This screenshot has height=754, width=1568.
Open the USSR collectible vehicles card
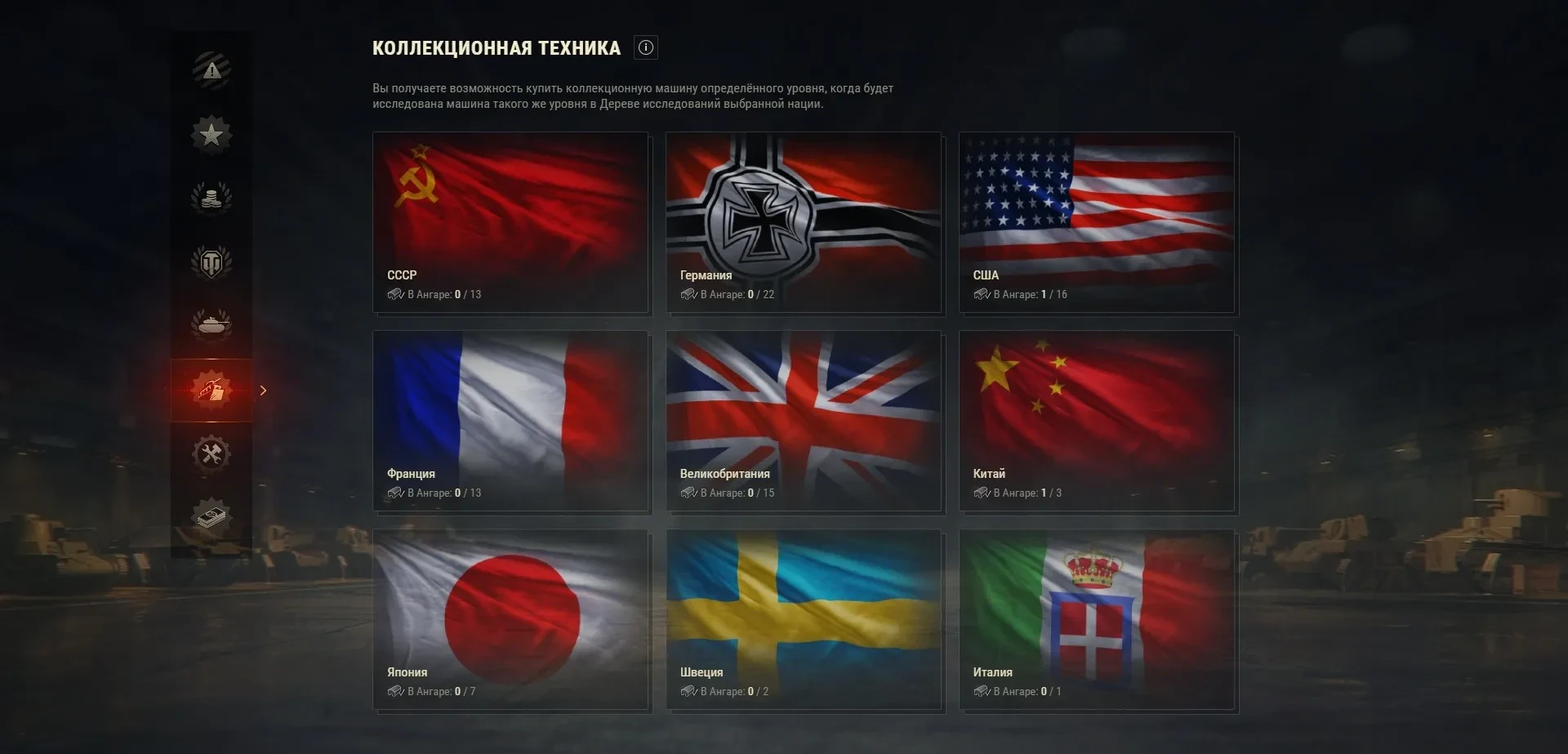tap(510, 222)
